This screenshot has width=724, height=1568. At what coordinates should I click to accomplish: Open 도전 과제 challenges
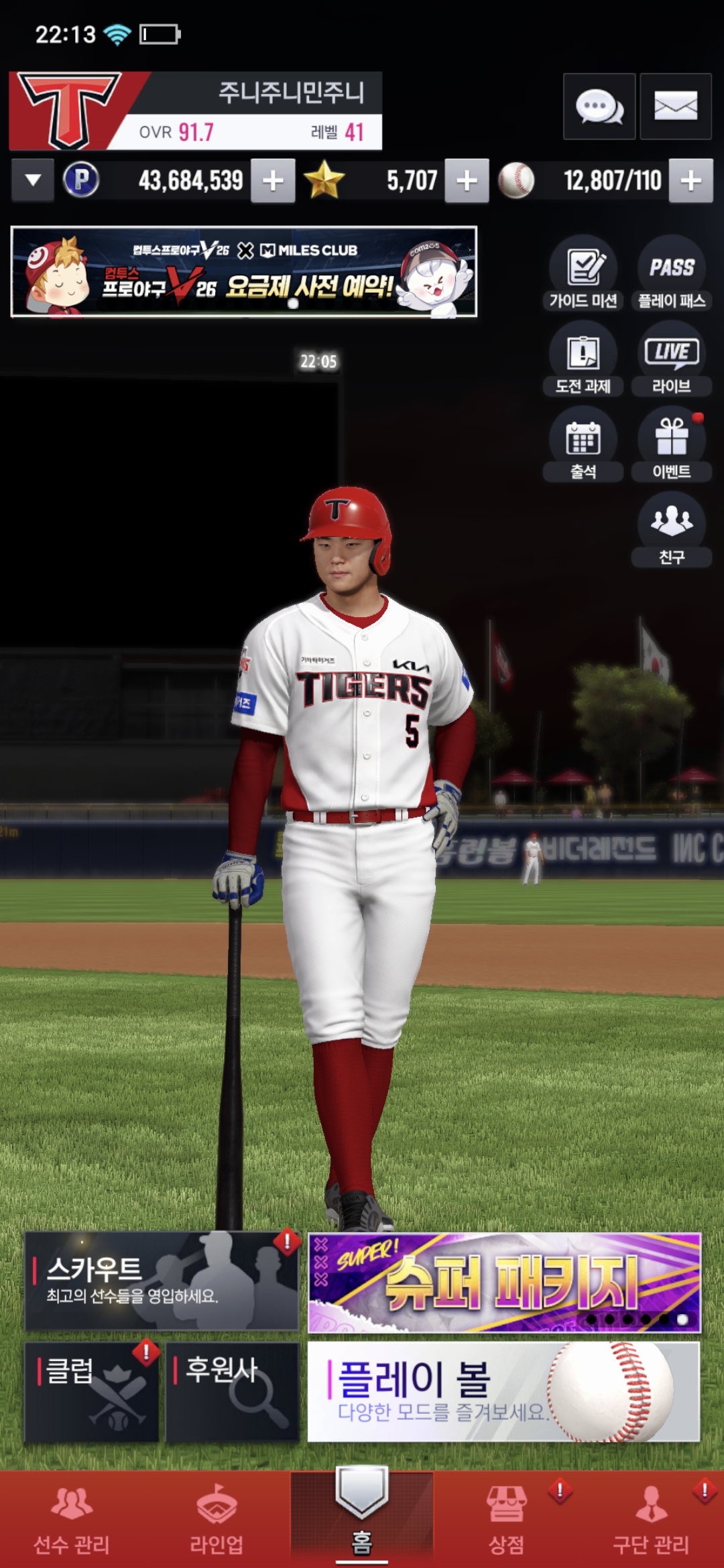(583, 358)
